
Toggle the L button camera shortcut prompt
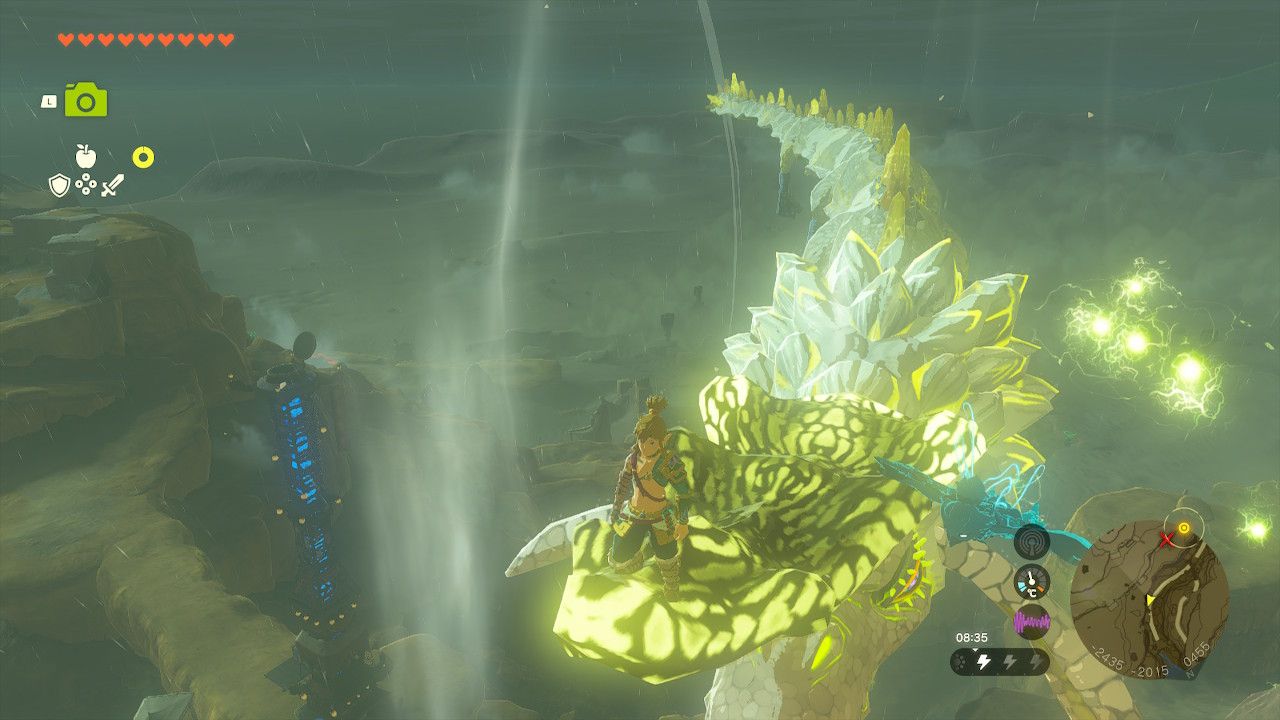49,100
